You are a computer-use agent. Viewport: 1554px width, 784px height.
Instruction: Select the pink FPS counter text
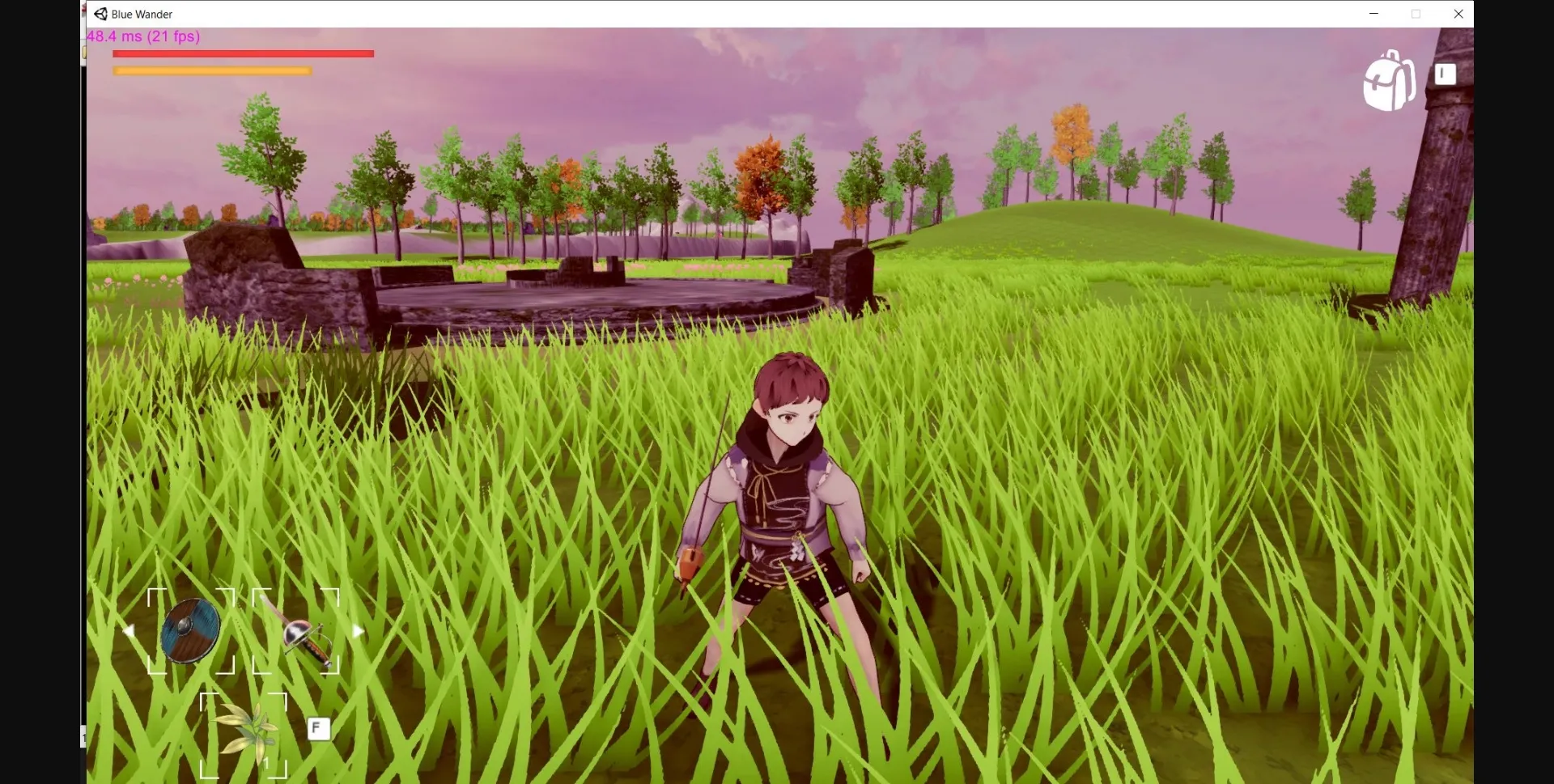143,36
